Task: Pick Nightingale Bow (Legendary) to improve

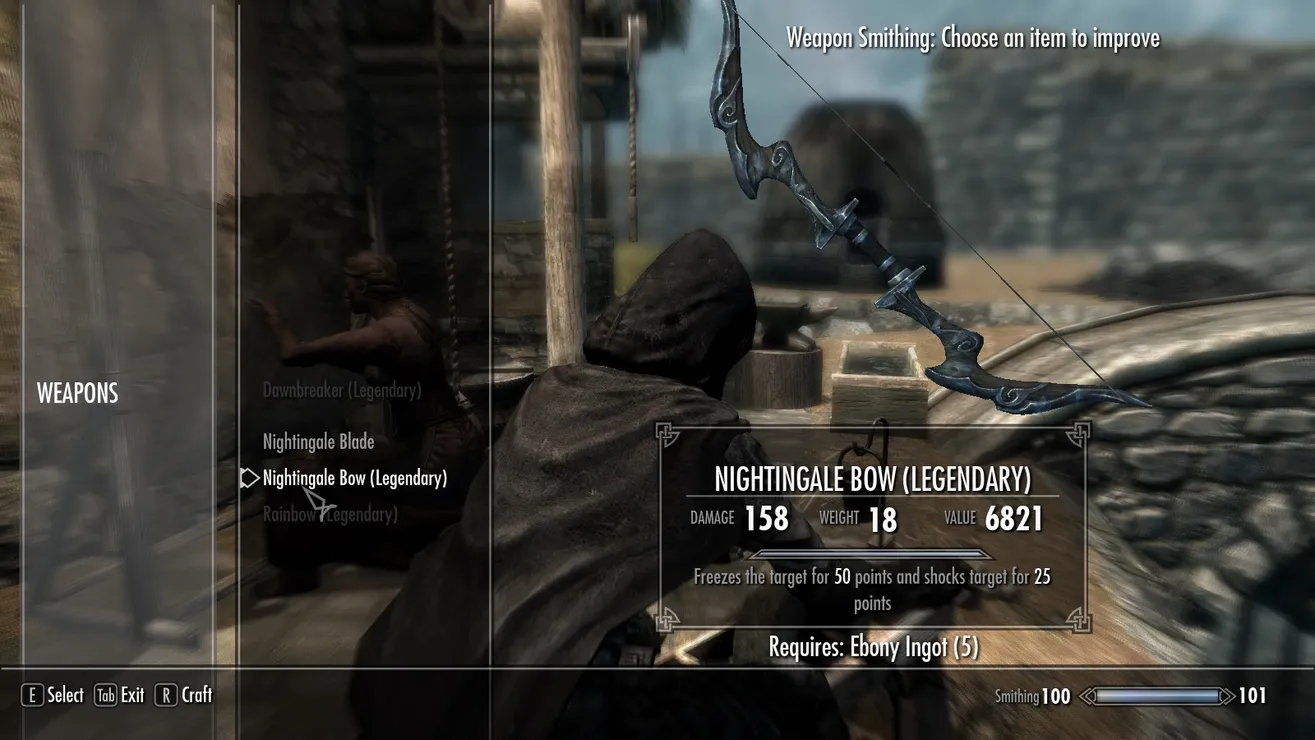Action: (354, 479)
